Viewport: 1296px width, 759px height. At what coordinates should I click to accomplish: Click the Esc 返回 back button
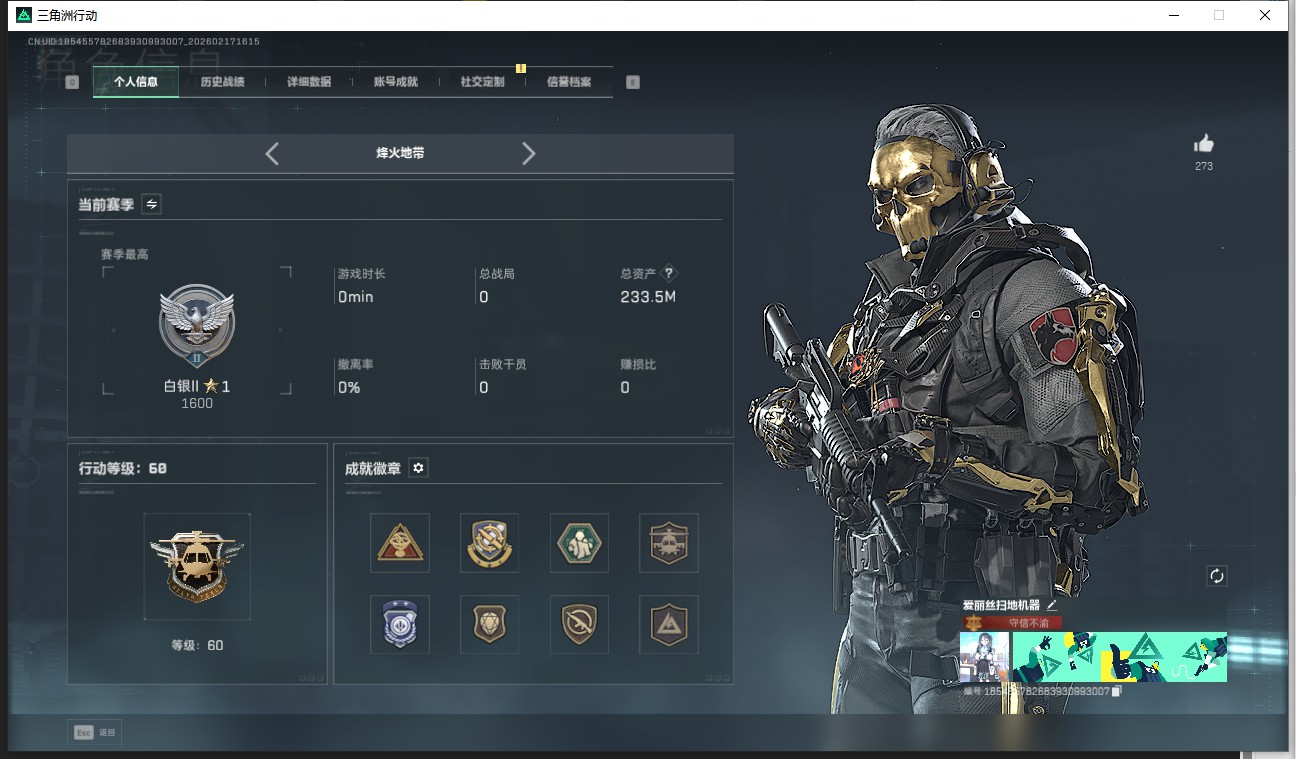point(95,732)
